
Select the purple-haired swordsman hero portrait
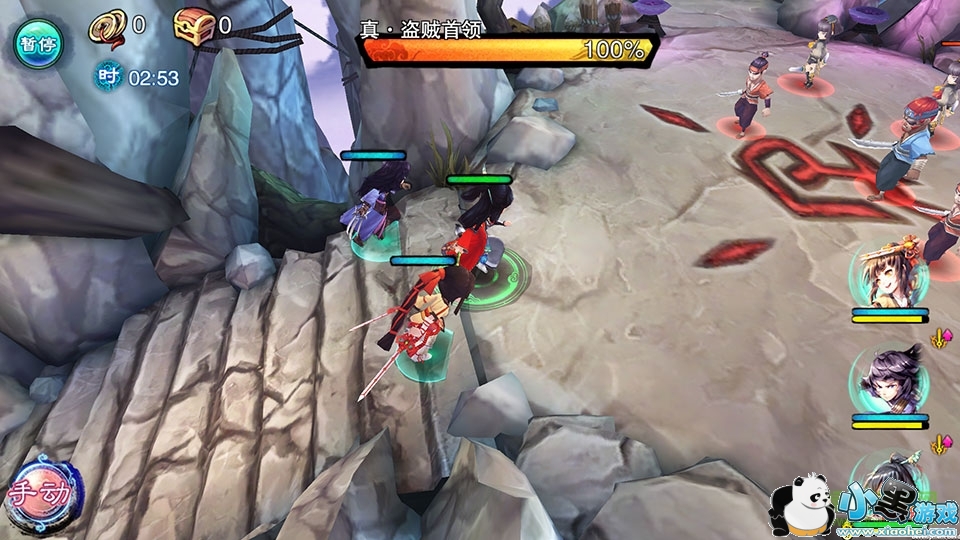pos(888,379)
